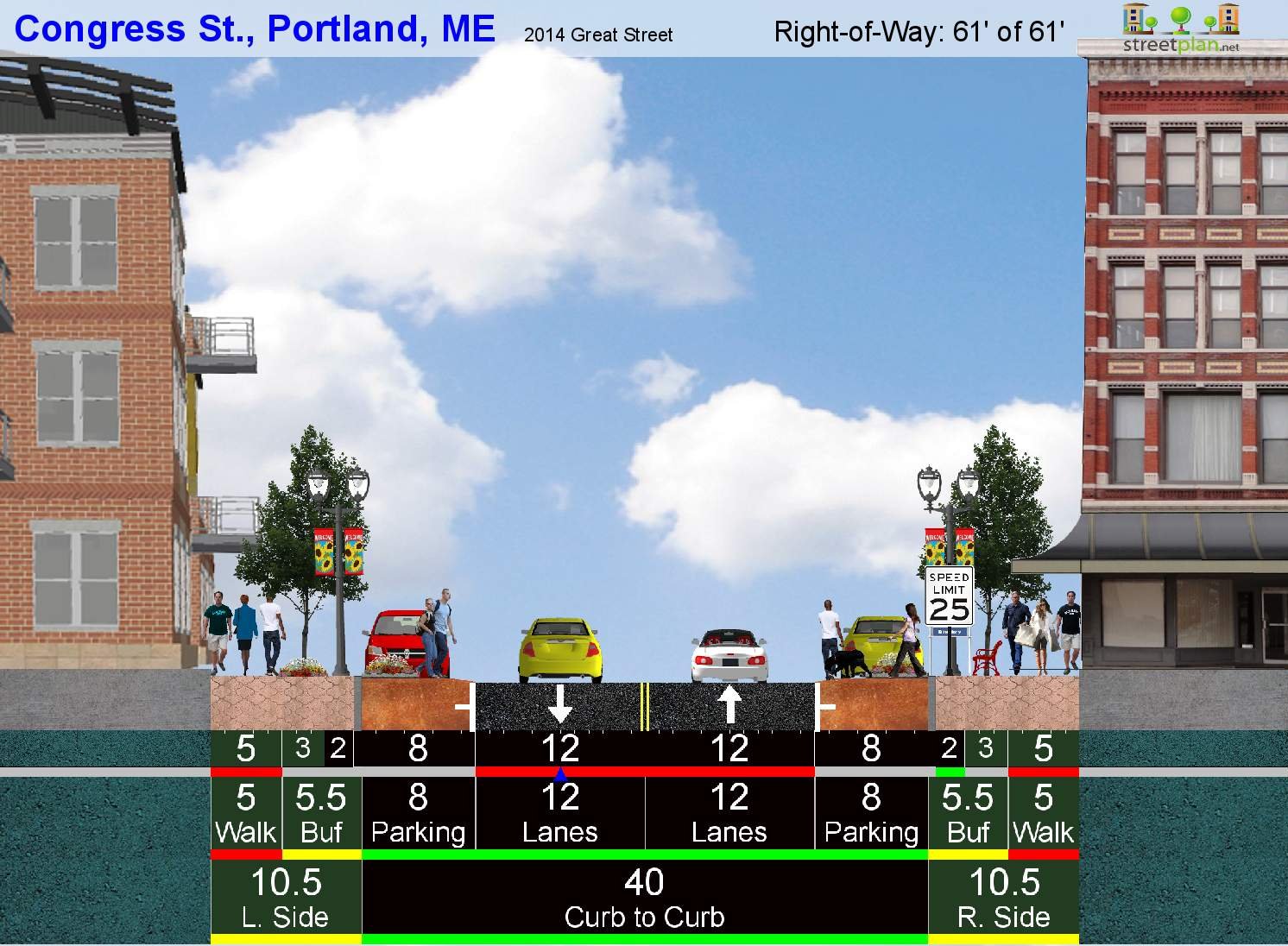Select the 40 Curb to Curb cell
This screenshot has width=1288, height=946.
(644, 898)
